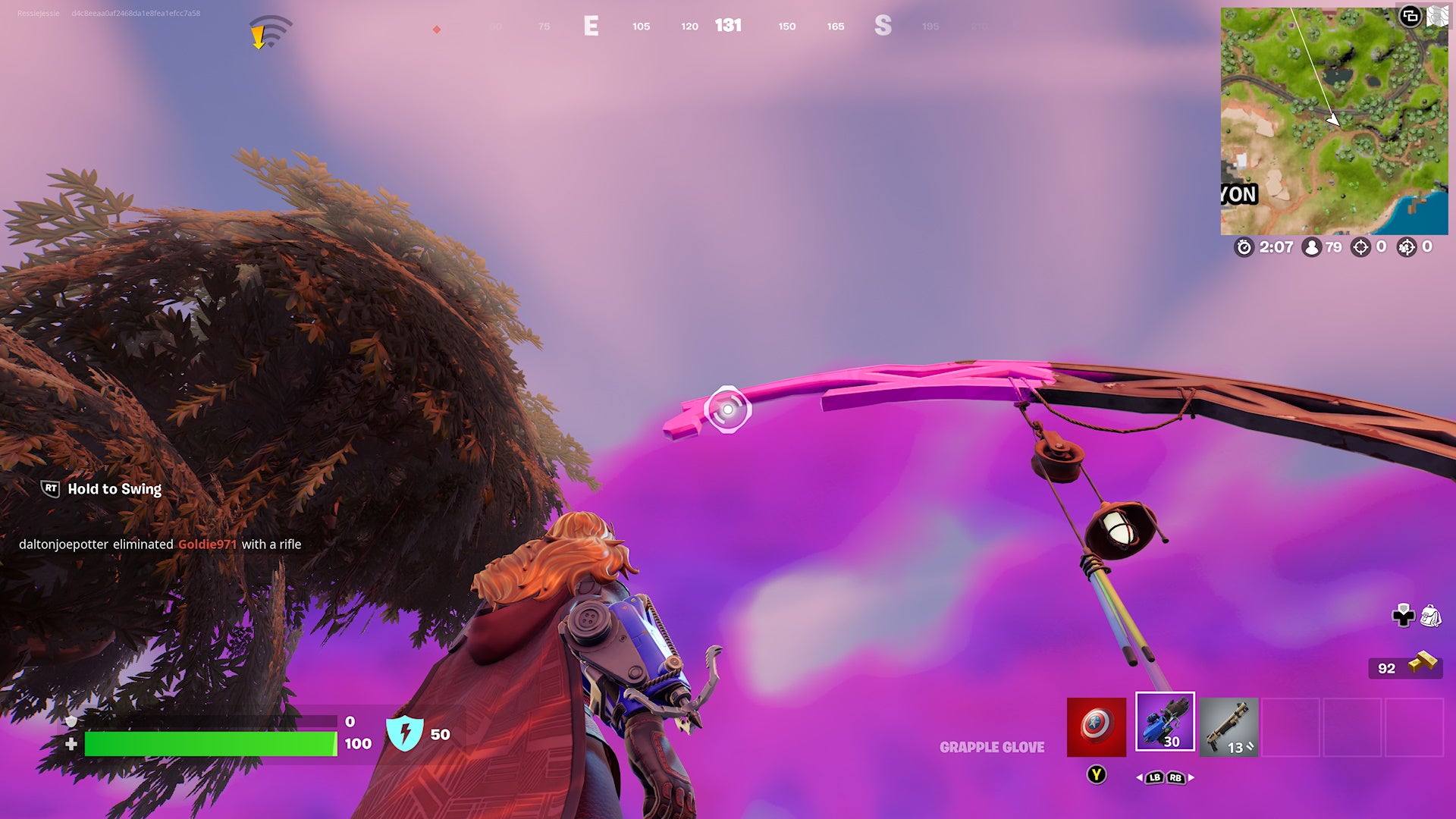This screenshot has width=1456, height=819.
Task: Expand the minimap using the map flag corner
Action: click(x=1436, y=17)
